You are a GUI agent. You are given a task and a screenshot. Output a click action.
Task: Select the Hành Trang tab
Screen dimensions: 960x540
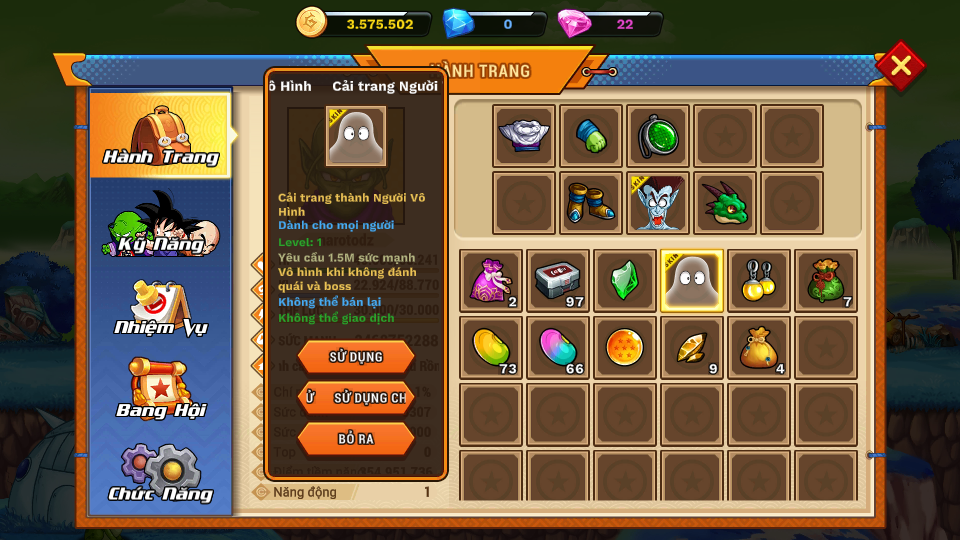[x=161, y=136]
